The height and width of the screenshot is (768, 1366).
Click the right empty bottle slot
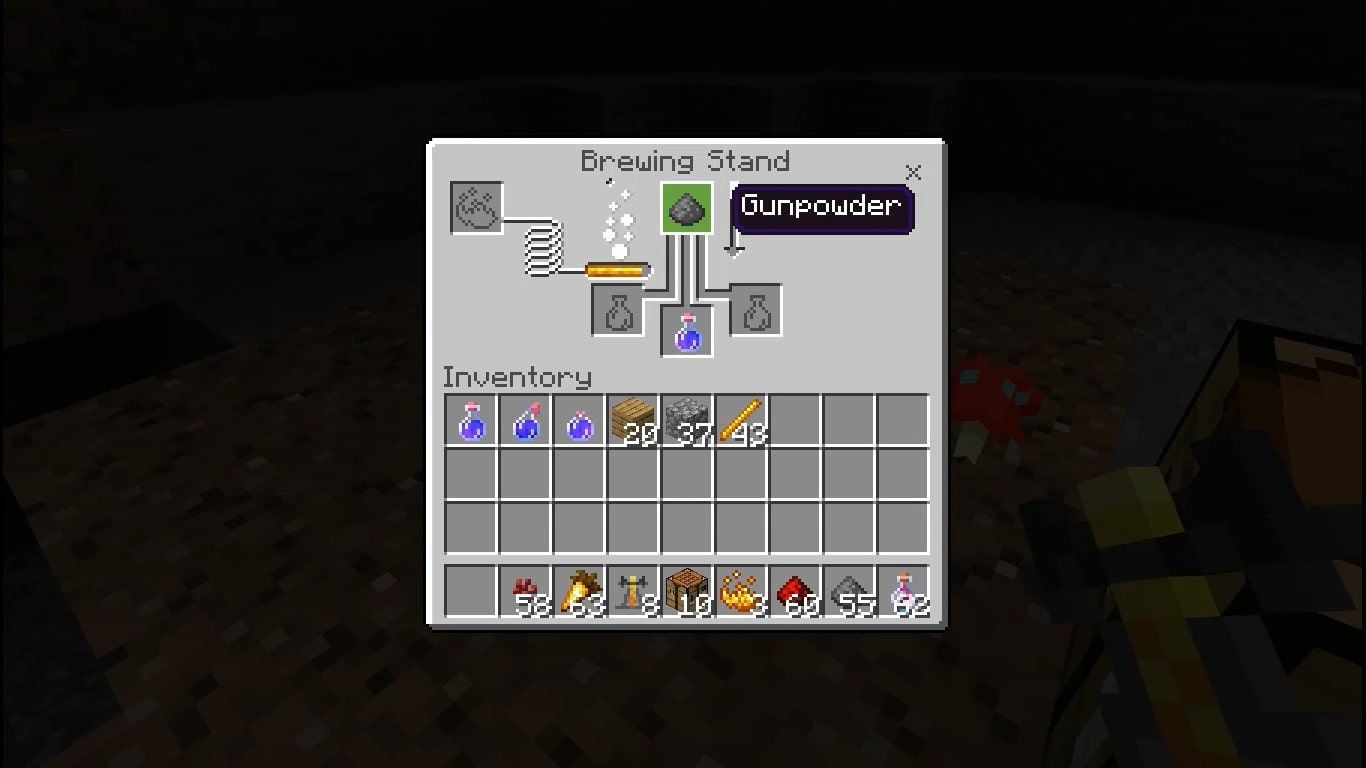pyautogui.click(x=755, y=310)
